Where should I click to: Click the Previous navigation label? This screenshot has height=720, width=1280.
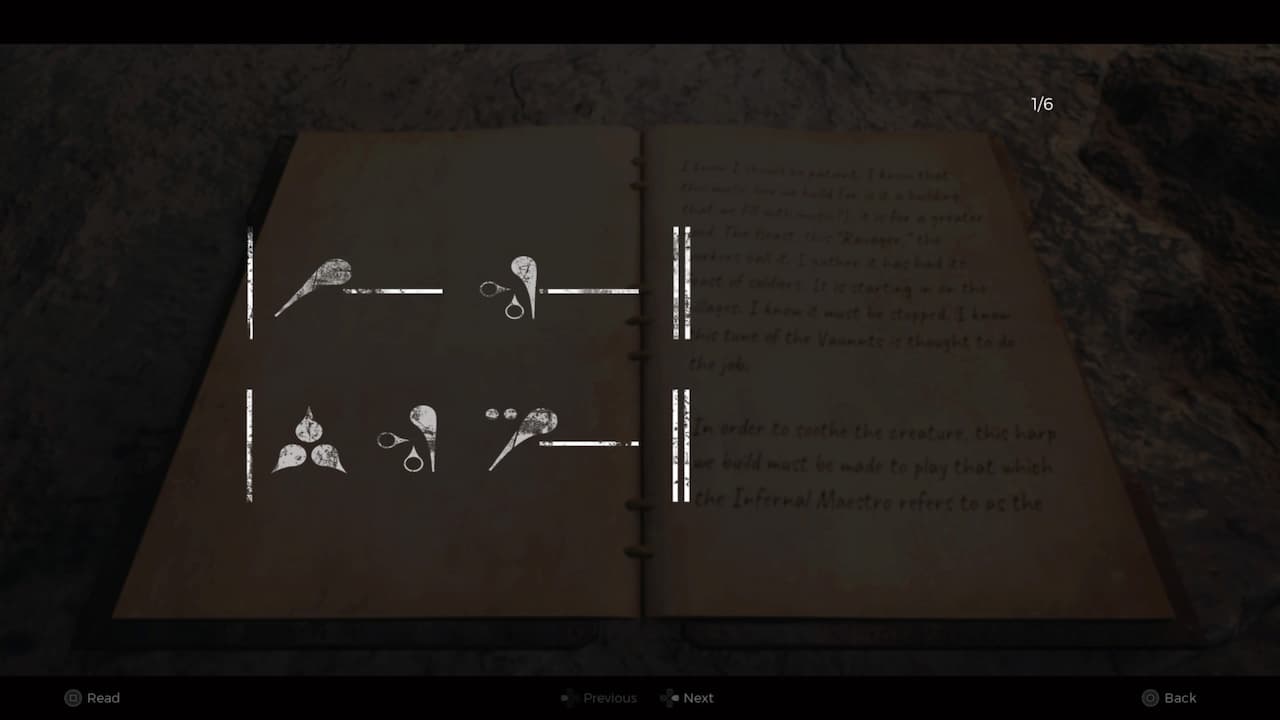pos(610,698)
